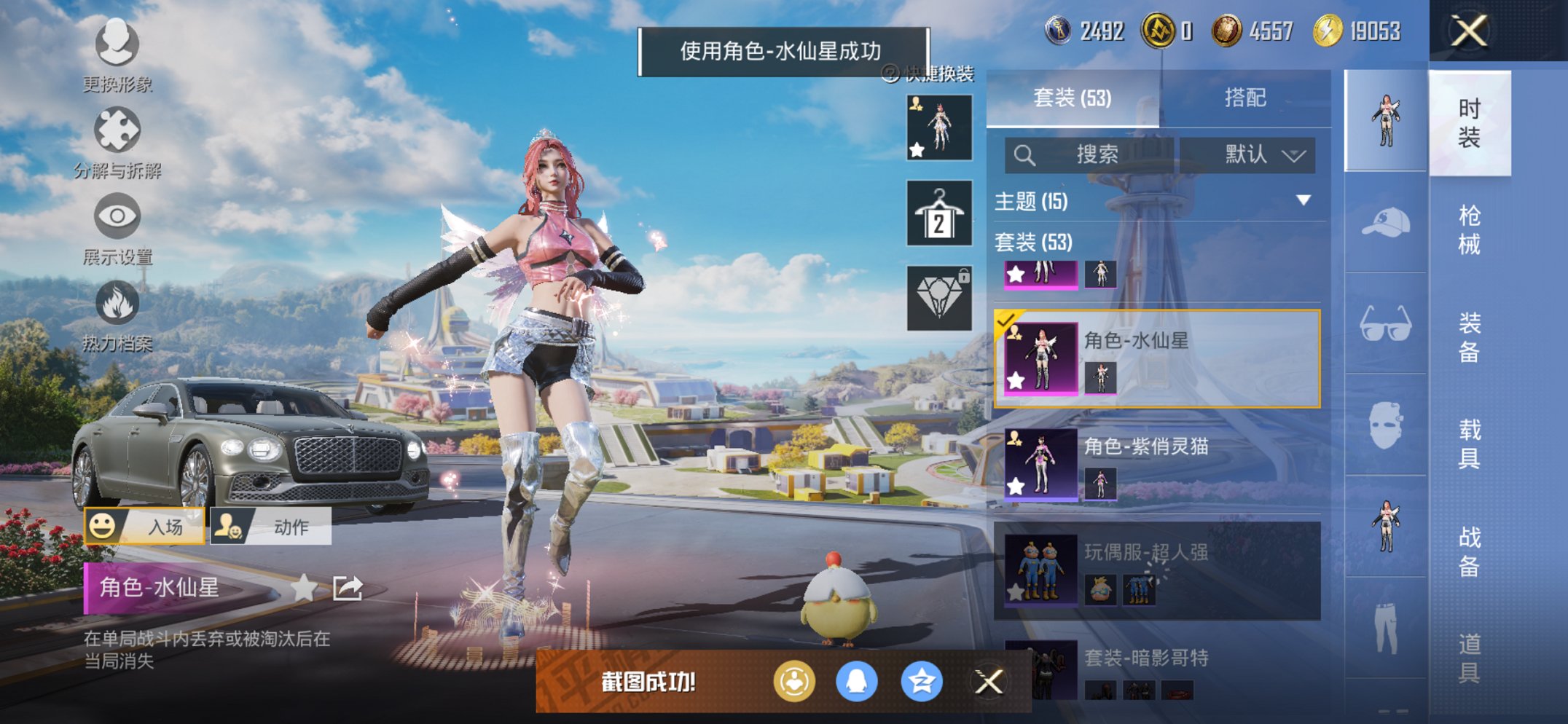Switch to the 搭配 tab

(x=1242, y=98)
